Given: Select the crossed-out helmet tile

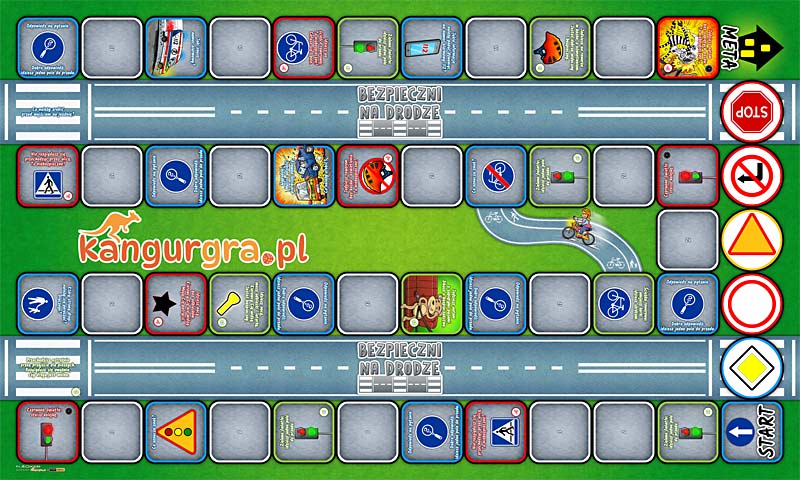Looking at the screenshot, I should tap(368, 175).
